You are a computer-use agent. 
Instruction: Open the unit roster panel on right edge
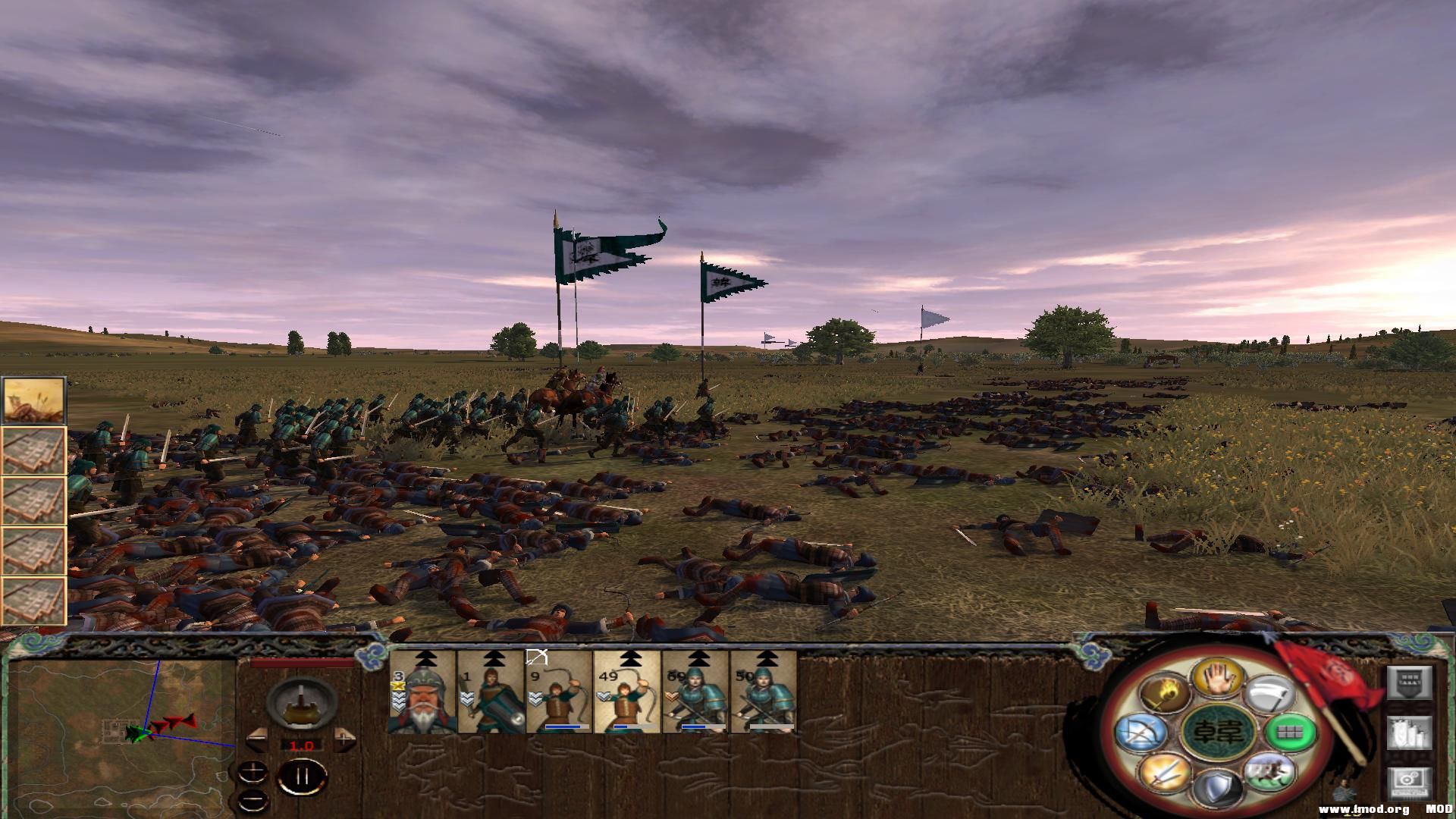1409,733
